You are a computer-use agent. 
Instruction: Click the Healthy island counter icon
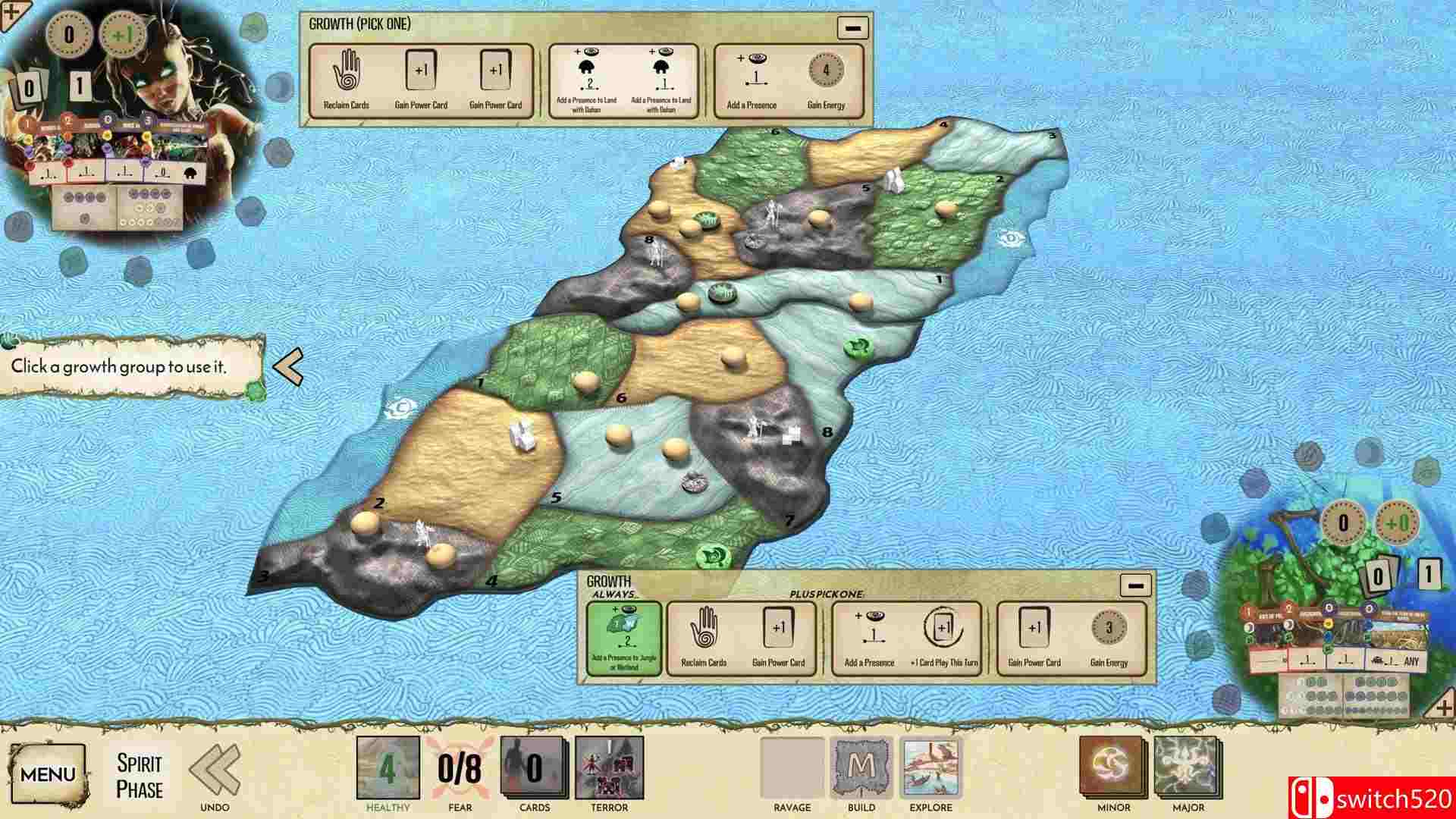pyautogui.click(x=388, y=767)
